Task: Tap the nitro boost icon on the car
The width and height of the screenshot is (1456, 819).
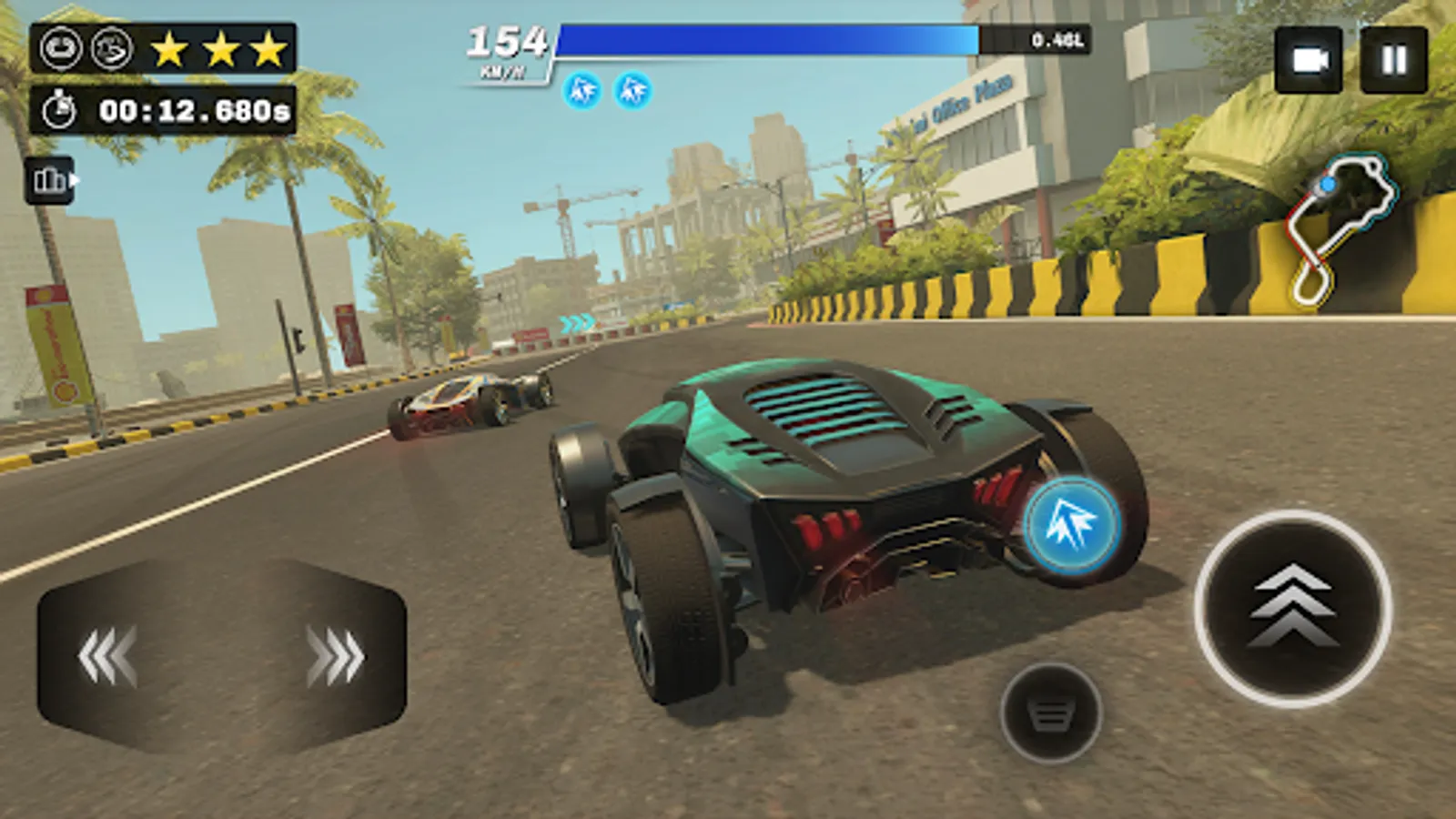Action: click(1073, 525)
